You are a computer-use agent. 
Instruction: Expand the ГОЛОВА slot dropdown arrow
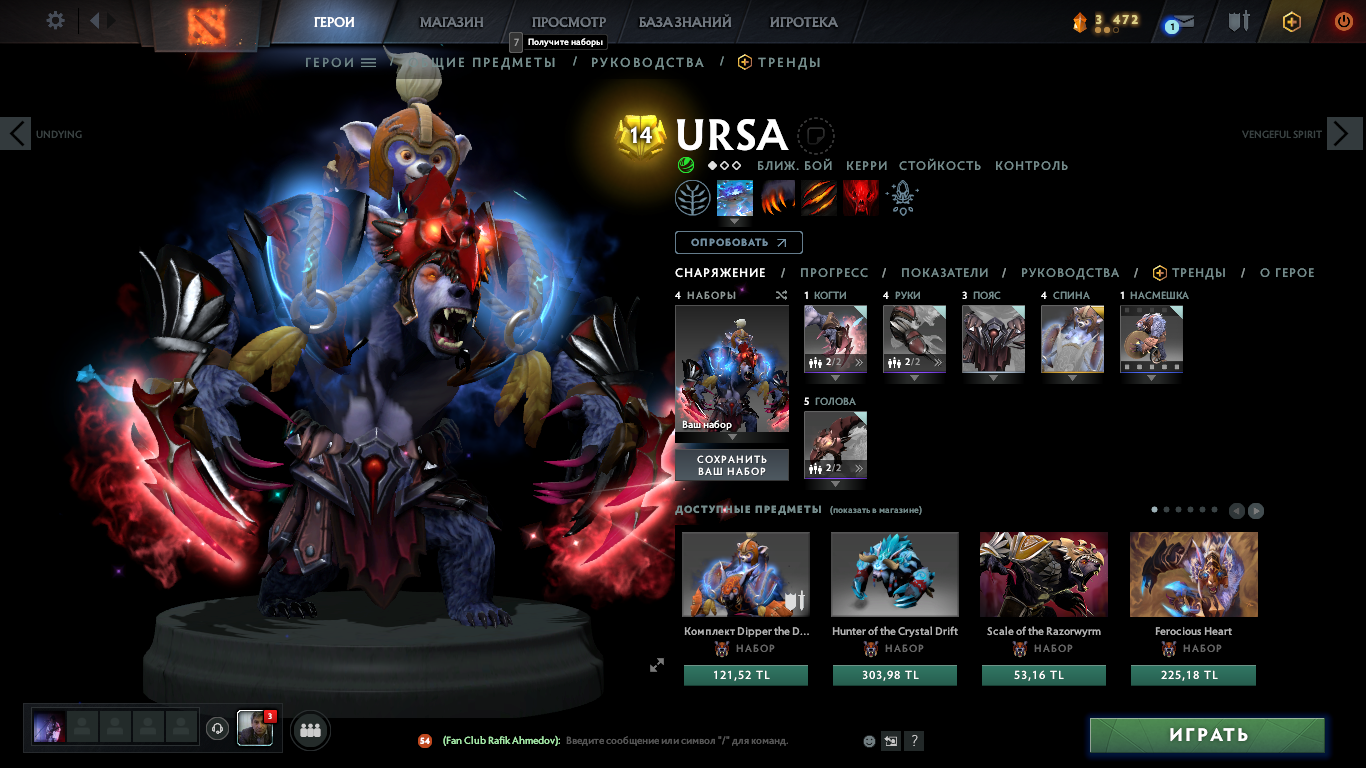(835, 483)
